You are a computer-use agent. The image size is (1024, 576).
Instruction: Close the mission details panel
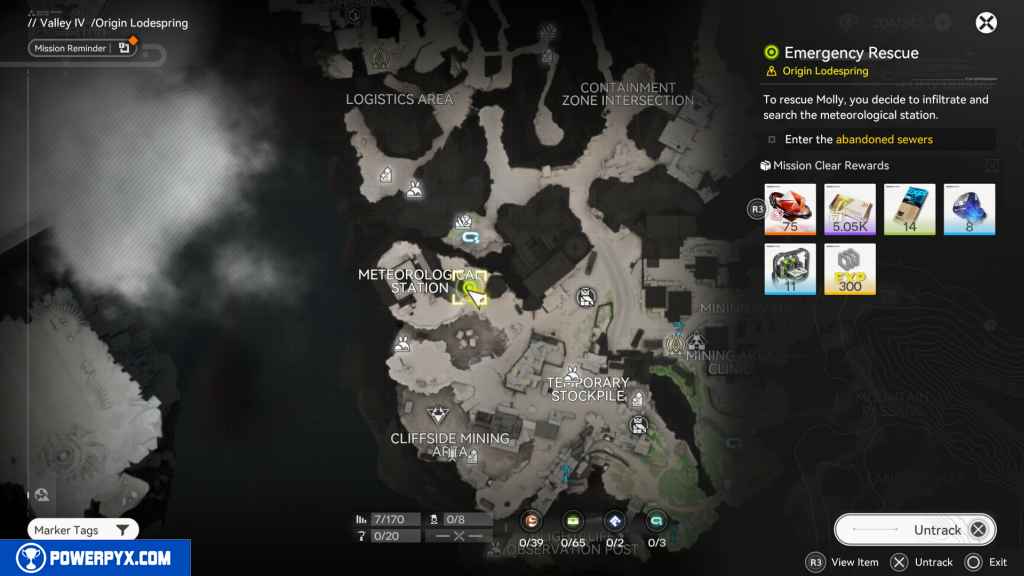tap(986, 23)
